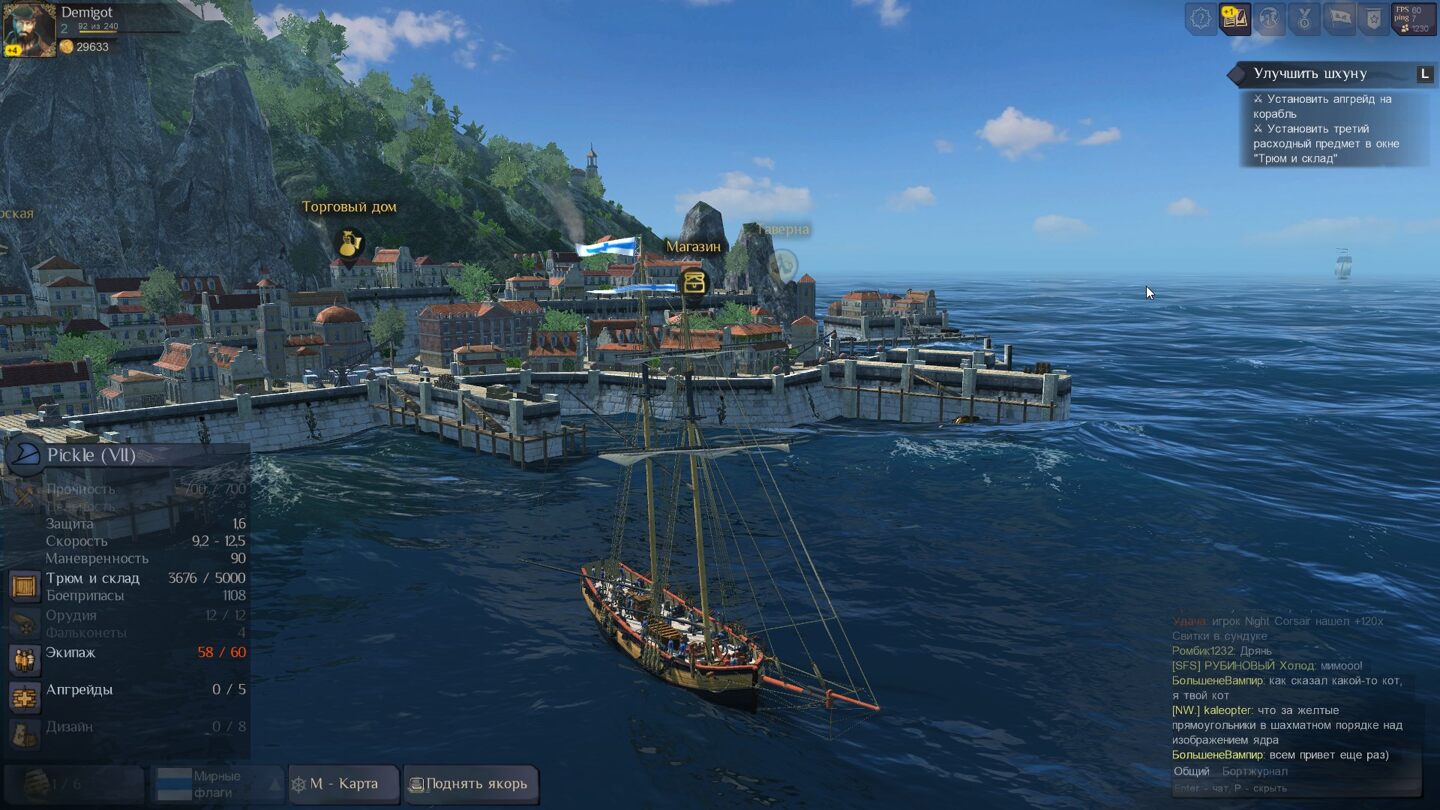Switch chat to the Бортжурнал tab
Viewport: 1440px width, 810px height.
1254,771
